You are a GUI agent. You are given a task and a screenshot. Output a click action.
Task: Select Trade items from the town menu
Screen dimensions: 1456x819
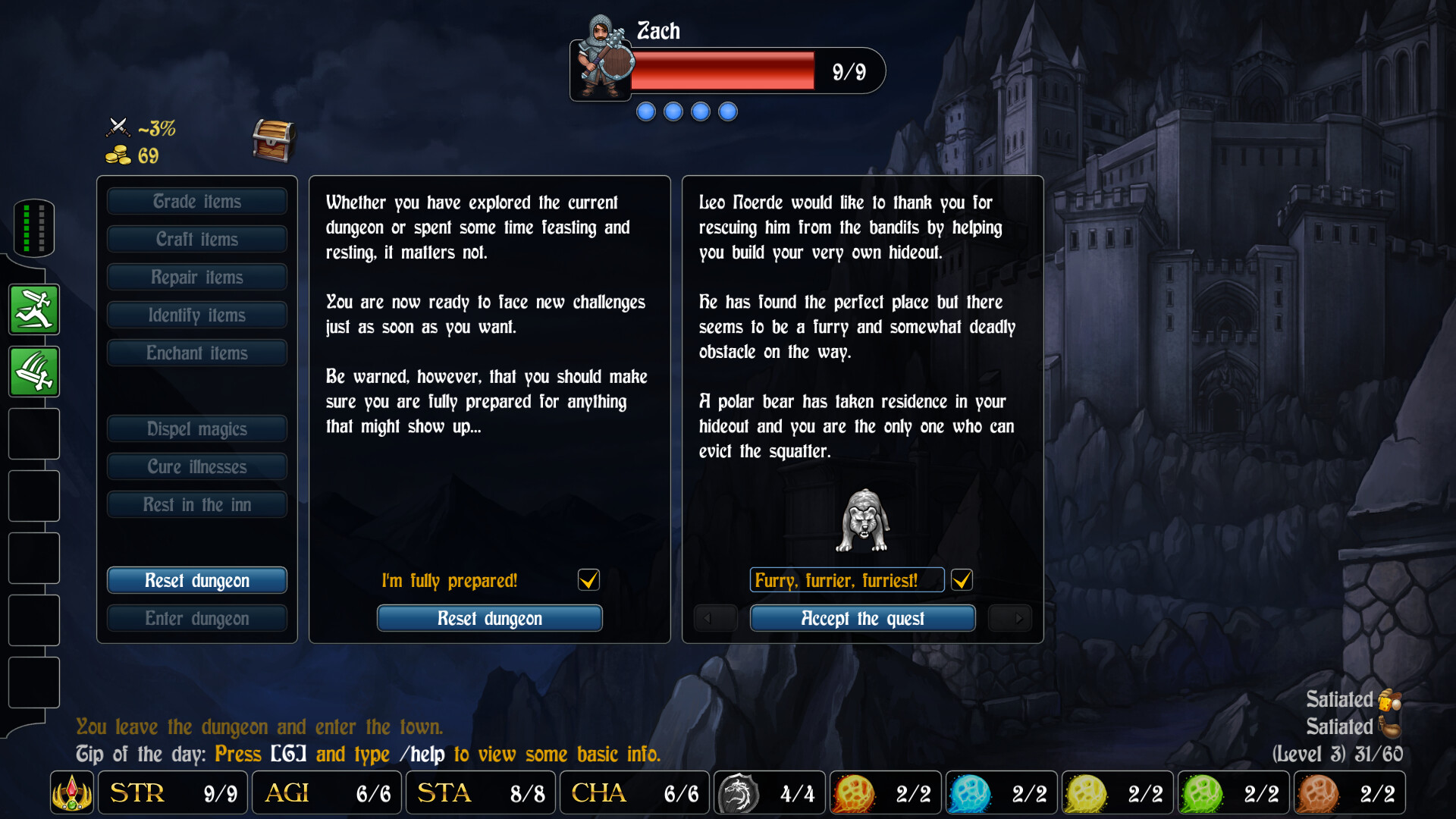coord(196,201)
